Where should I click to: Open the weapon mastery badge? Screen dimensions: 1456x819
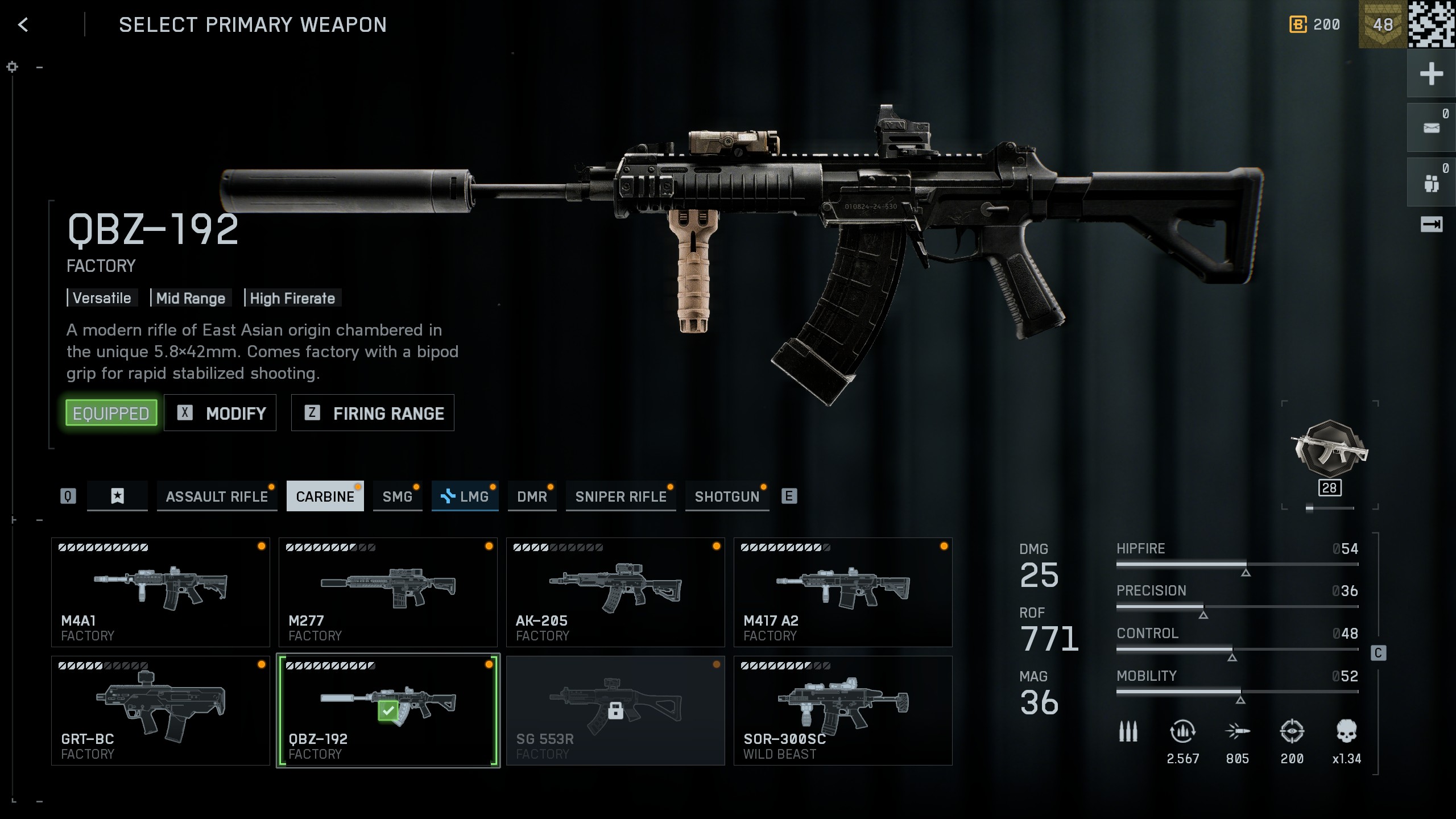(x=1329, y=450)
